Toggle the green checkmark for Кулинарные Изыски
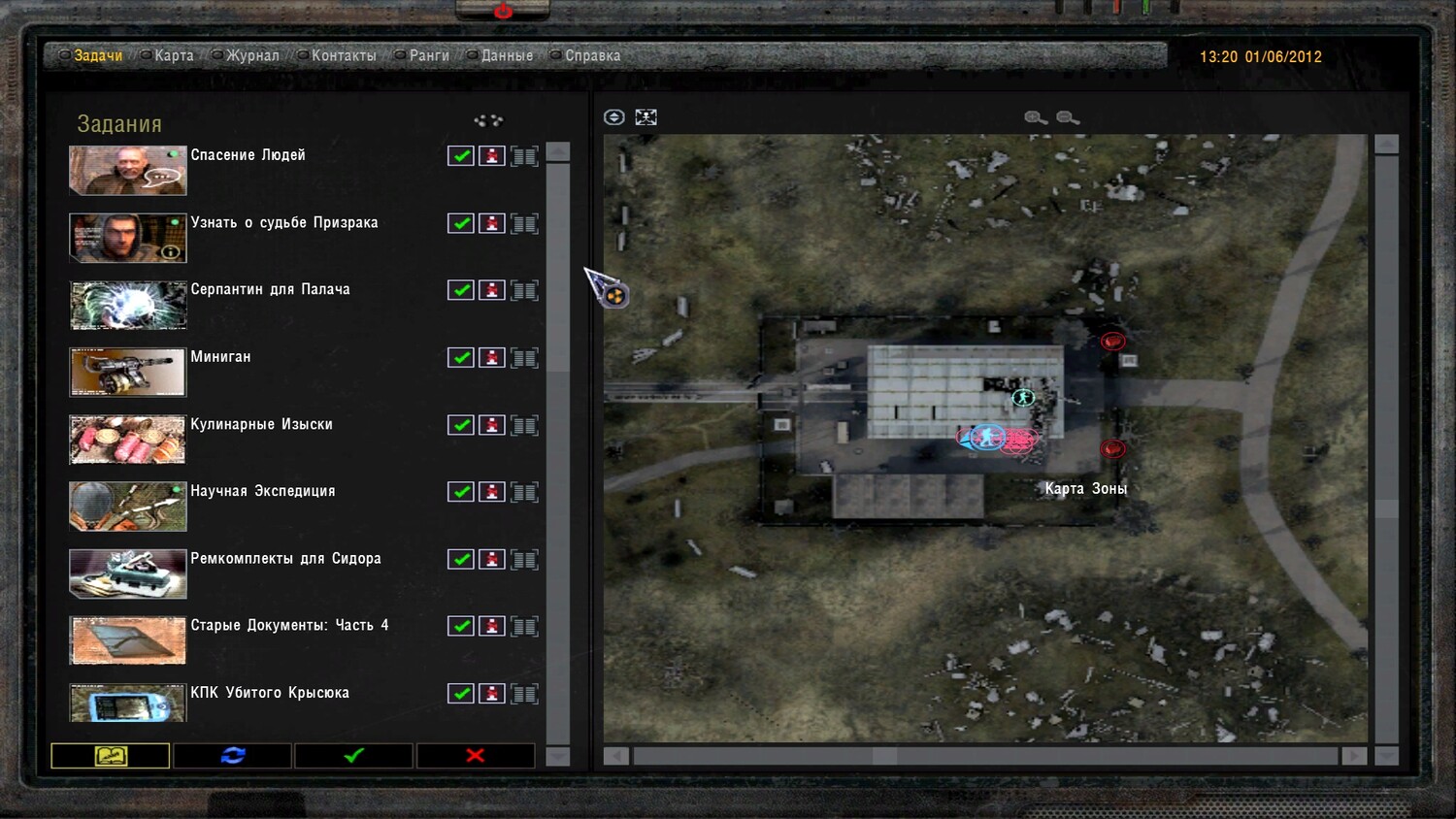Viewport: 1456px width, 819px height. [x=461, y=425]
